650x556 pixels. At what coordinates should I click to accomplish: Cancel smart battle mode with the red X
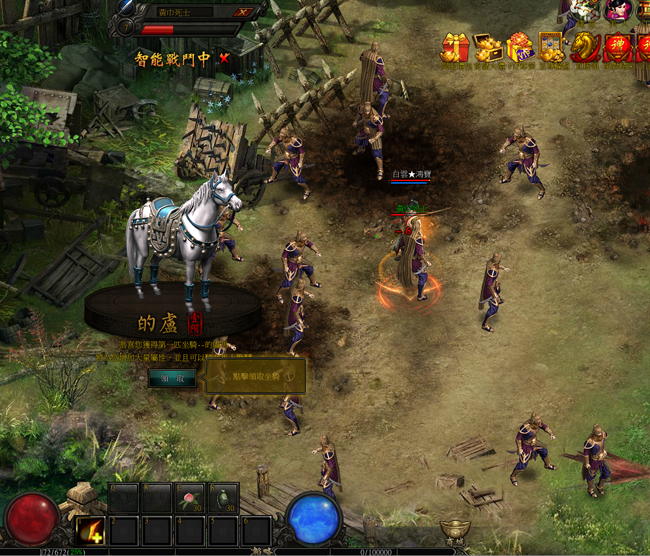[x=224, y=58]
